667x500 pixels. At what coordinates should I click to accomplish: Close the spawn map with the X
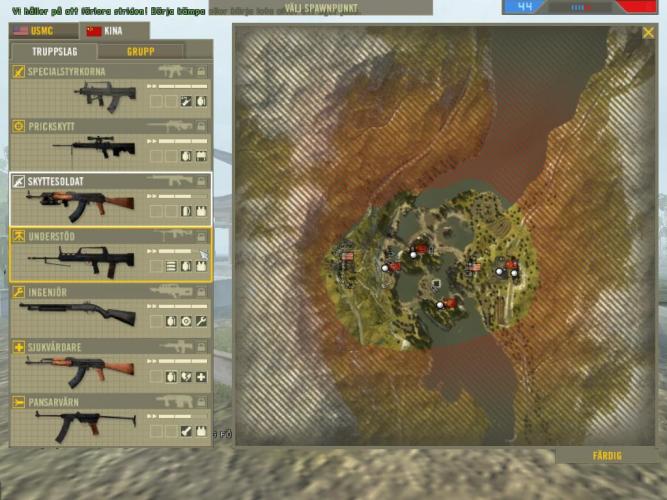[648, 33]
